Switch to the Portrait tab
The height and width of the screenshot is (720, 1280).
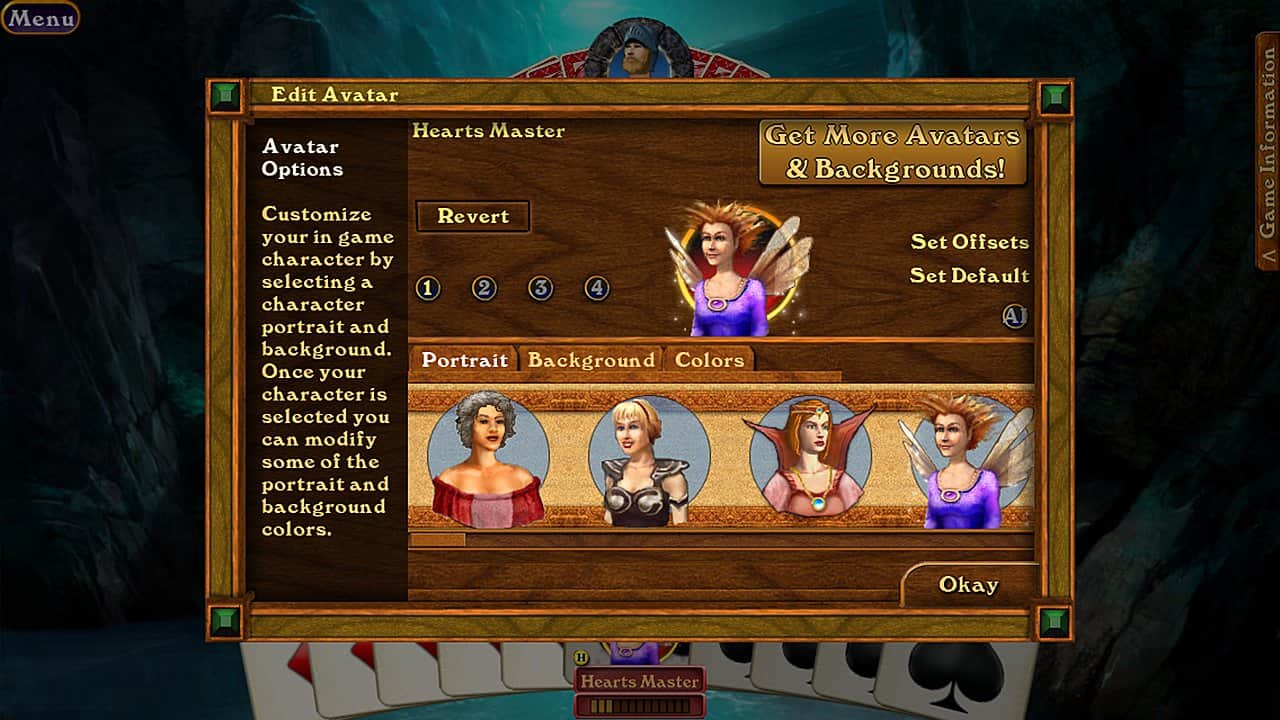[464, 360]
